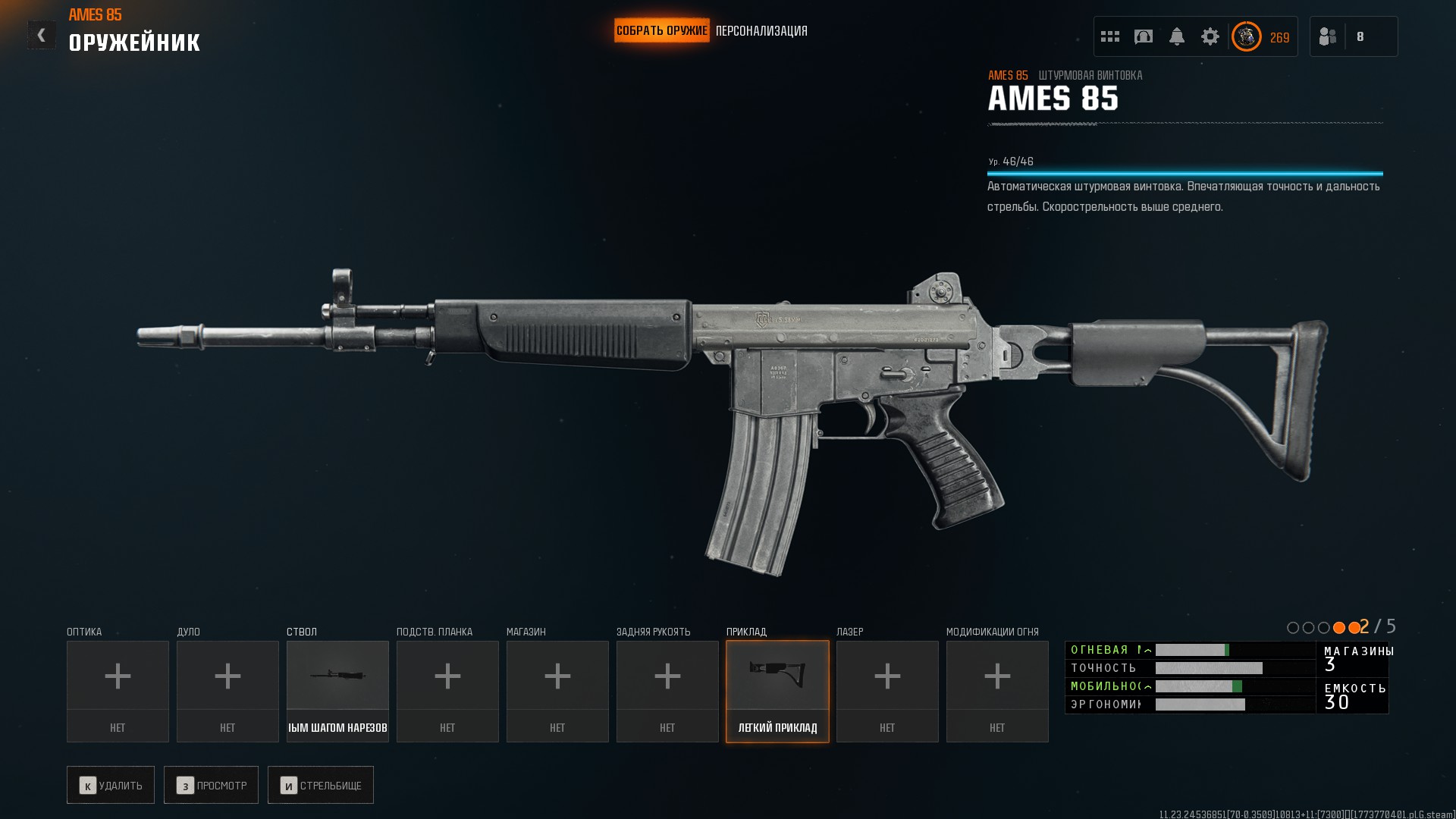
Task: Choose the Магазин attachment slot
Action: (x=557, y=691)
